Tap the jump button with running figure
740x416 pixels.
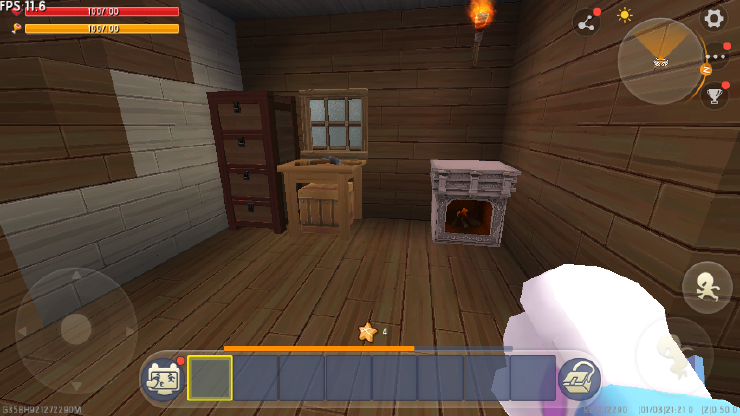point(706,286)
